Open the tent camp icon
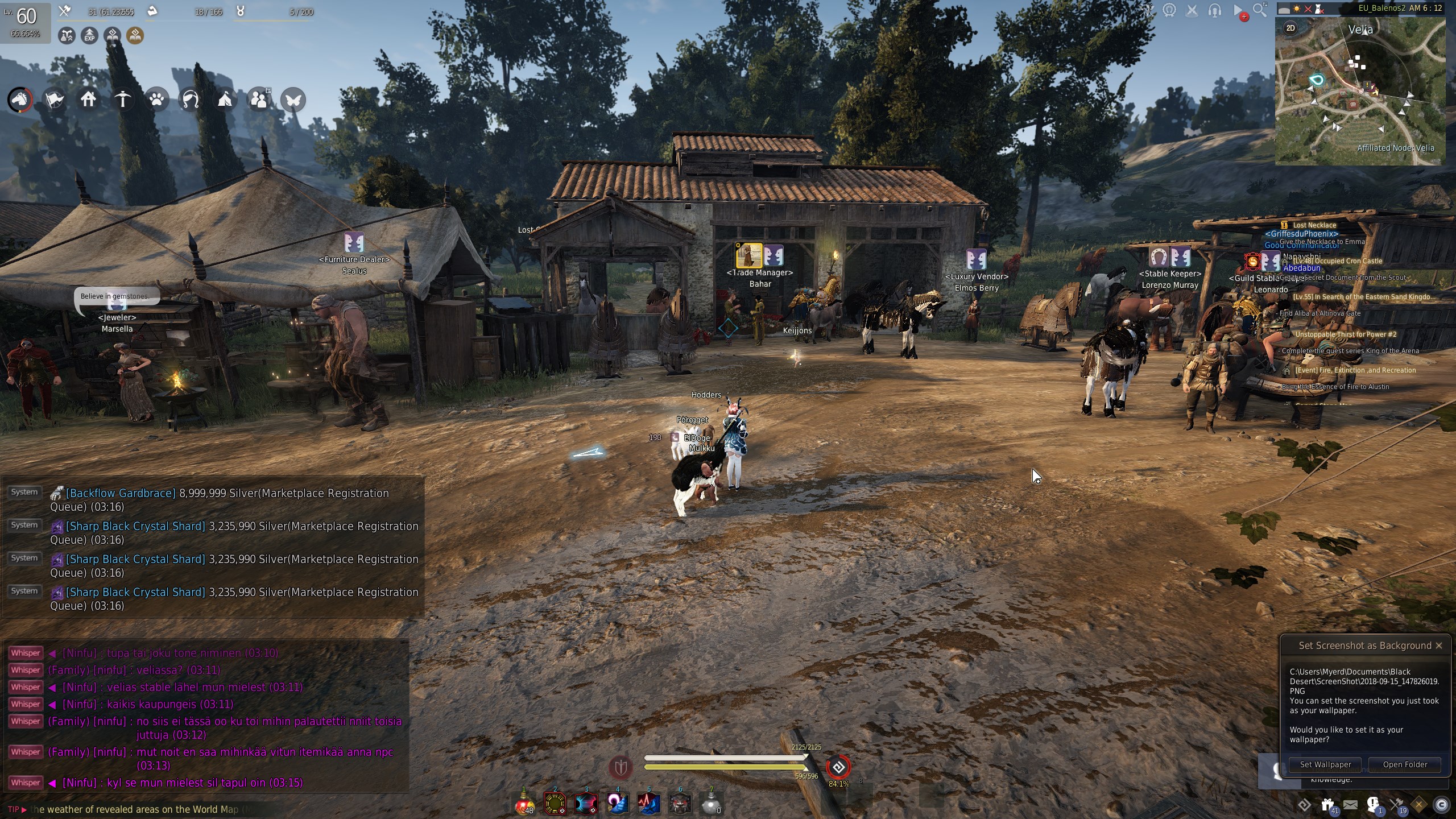 [225, 100]
